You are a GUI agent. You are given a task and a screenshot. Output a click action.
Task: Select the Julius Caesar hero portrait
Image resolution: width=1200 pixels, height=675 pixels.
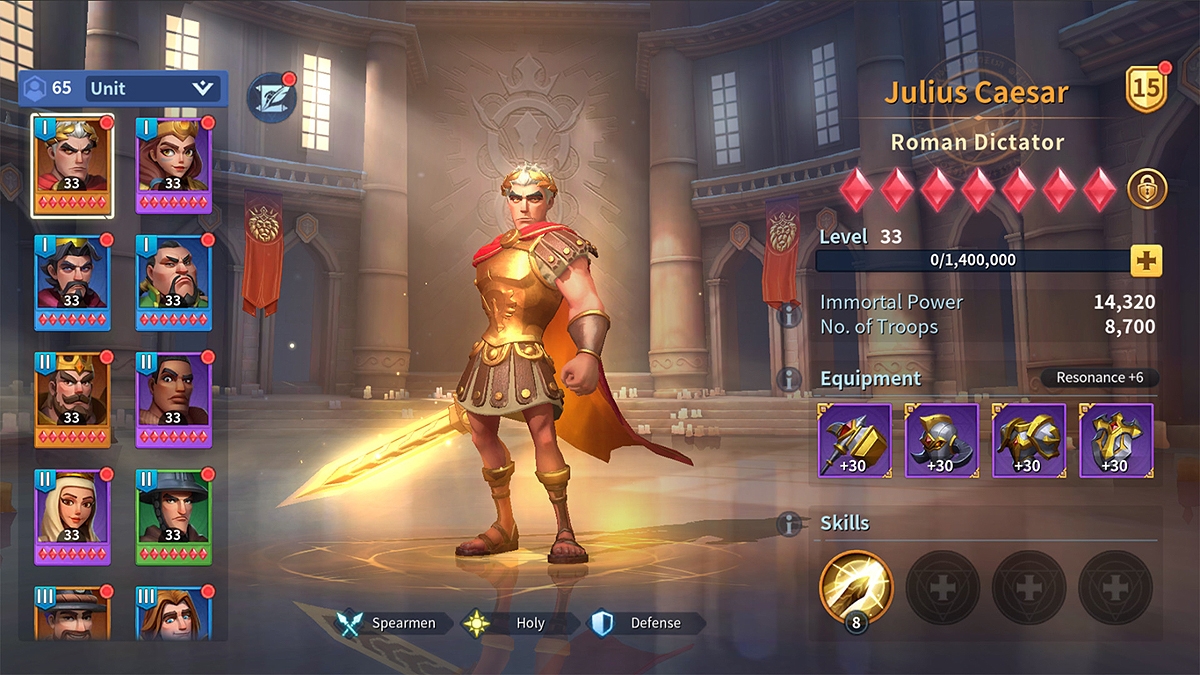tap(72, 165)
